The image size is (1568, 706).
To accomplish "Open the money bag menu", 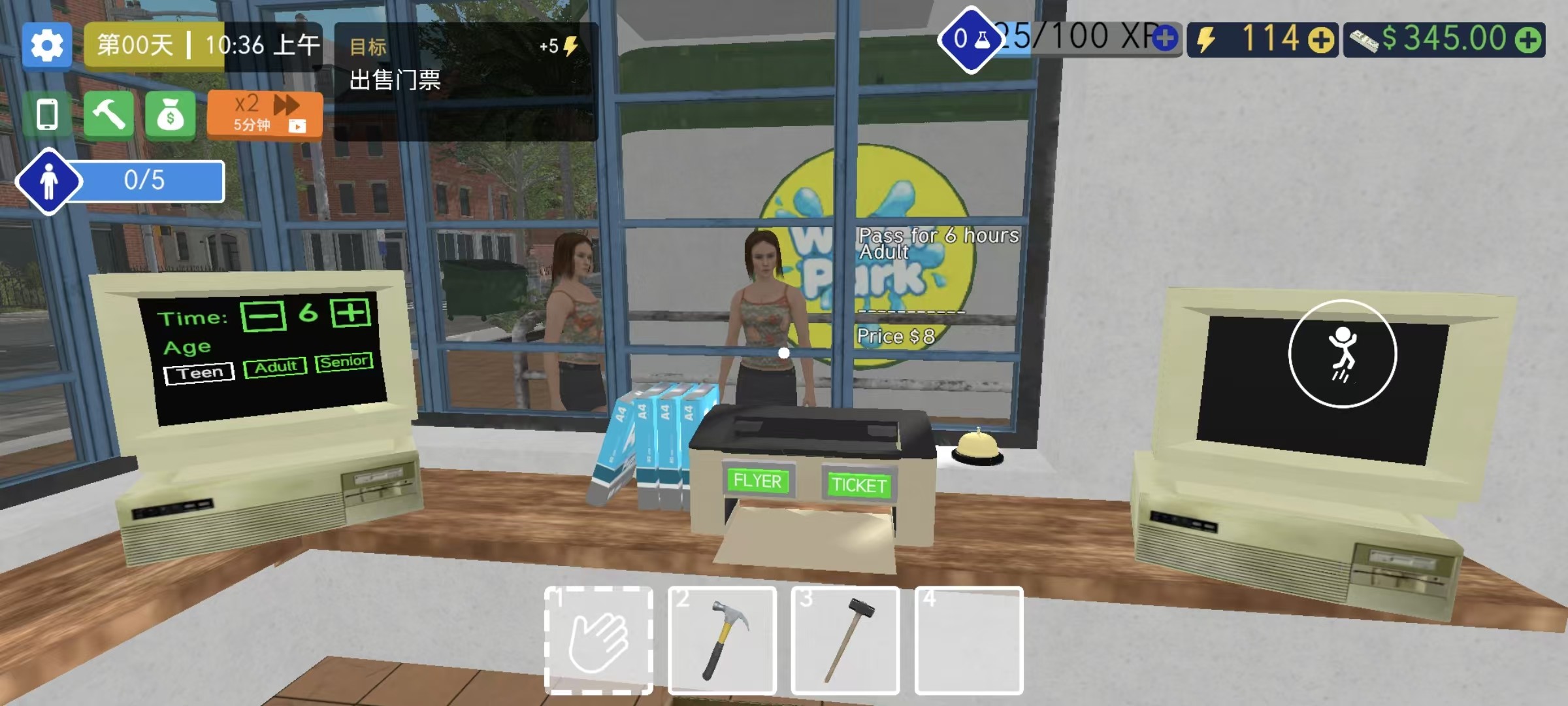I will pyautogui.click(x=170, y=115).
